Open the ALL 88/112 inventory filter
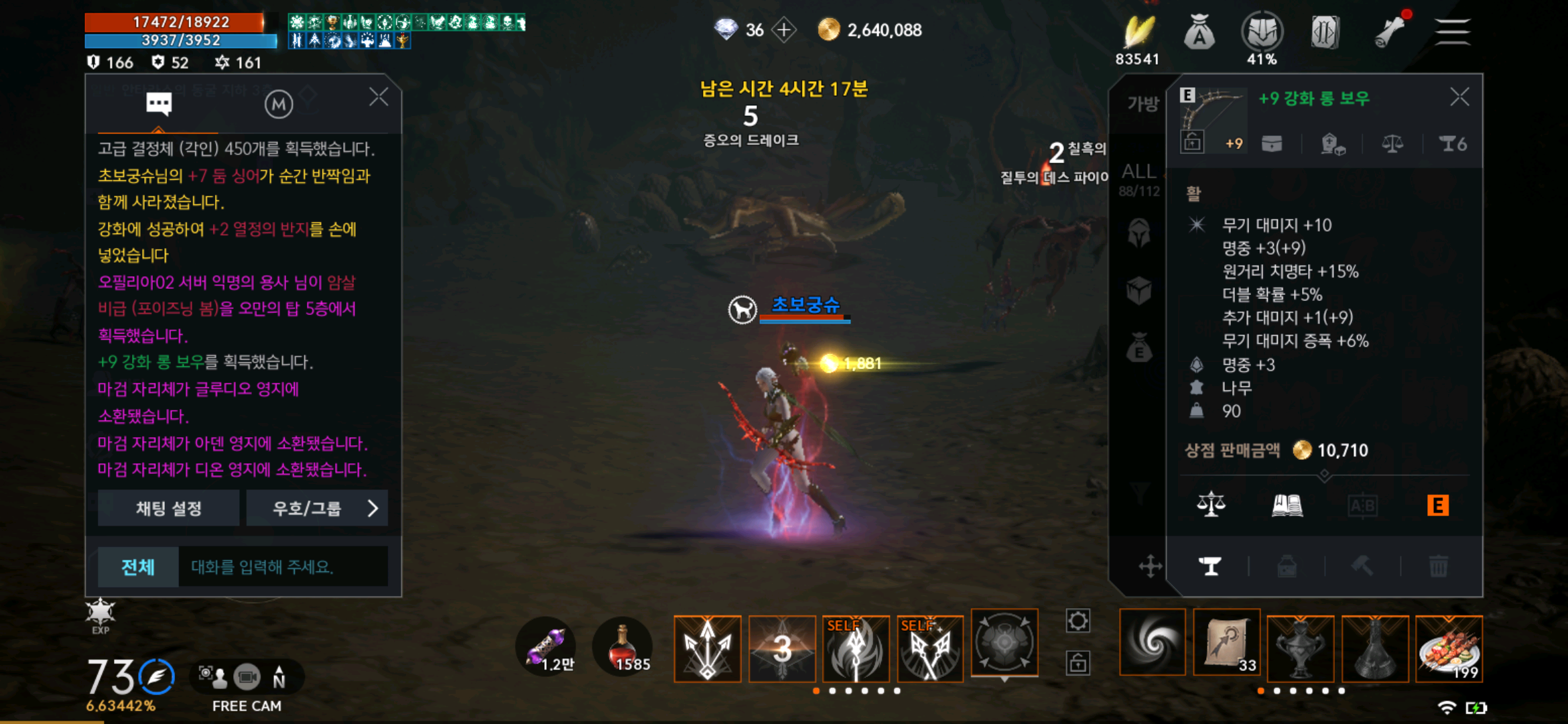The image size is (1568, 724). (1139, 176)
